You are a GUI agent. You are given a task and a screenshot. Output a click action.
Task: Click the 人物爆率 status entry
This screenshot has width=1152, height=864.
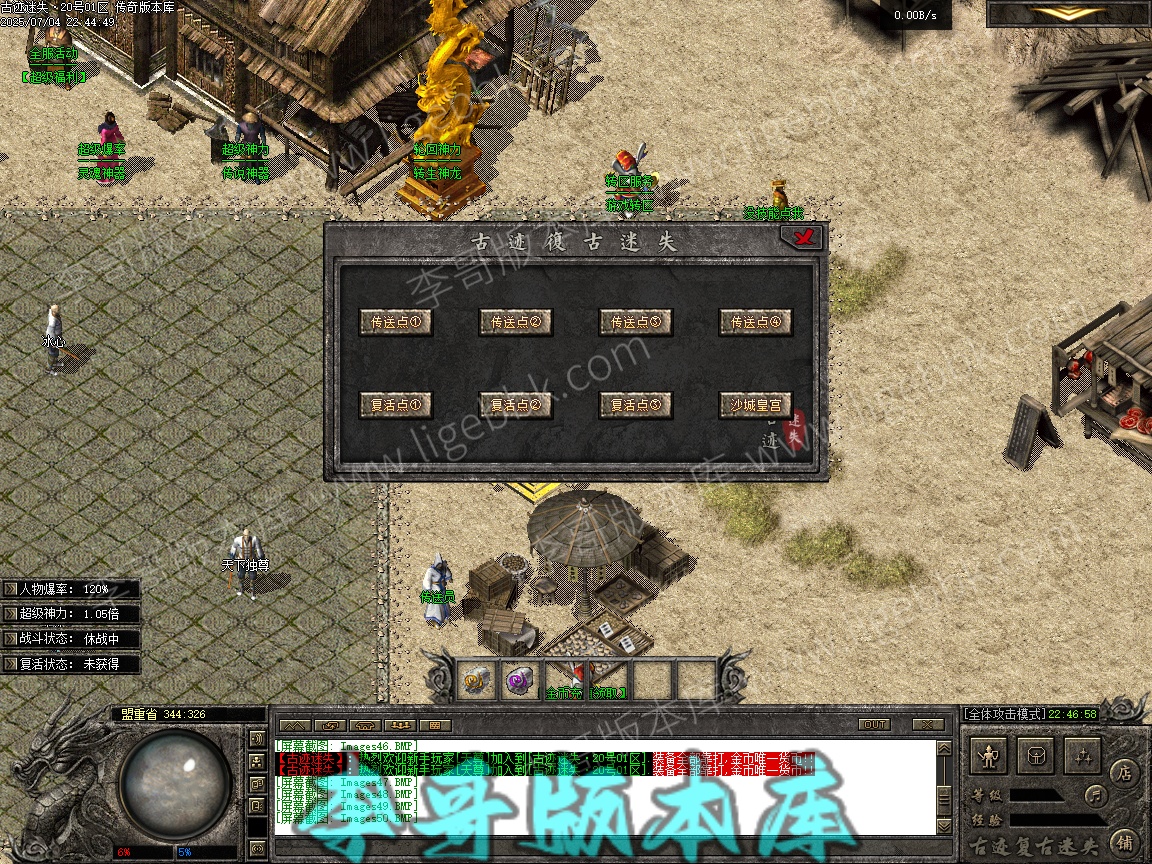[70, 589]
